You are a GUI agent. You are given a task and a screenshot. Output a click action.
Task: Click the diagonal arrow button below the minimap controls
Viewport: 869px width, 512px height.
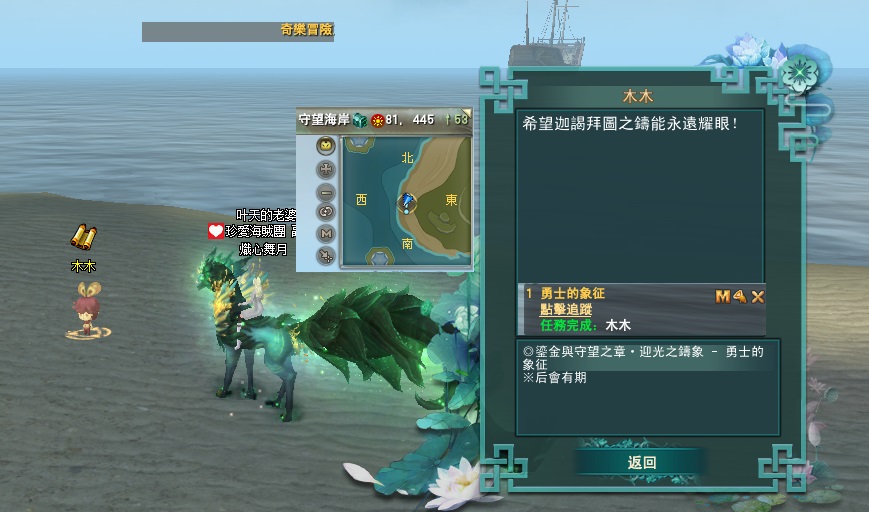click(326, 256)
